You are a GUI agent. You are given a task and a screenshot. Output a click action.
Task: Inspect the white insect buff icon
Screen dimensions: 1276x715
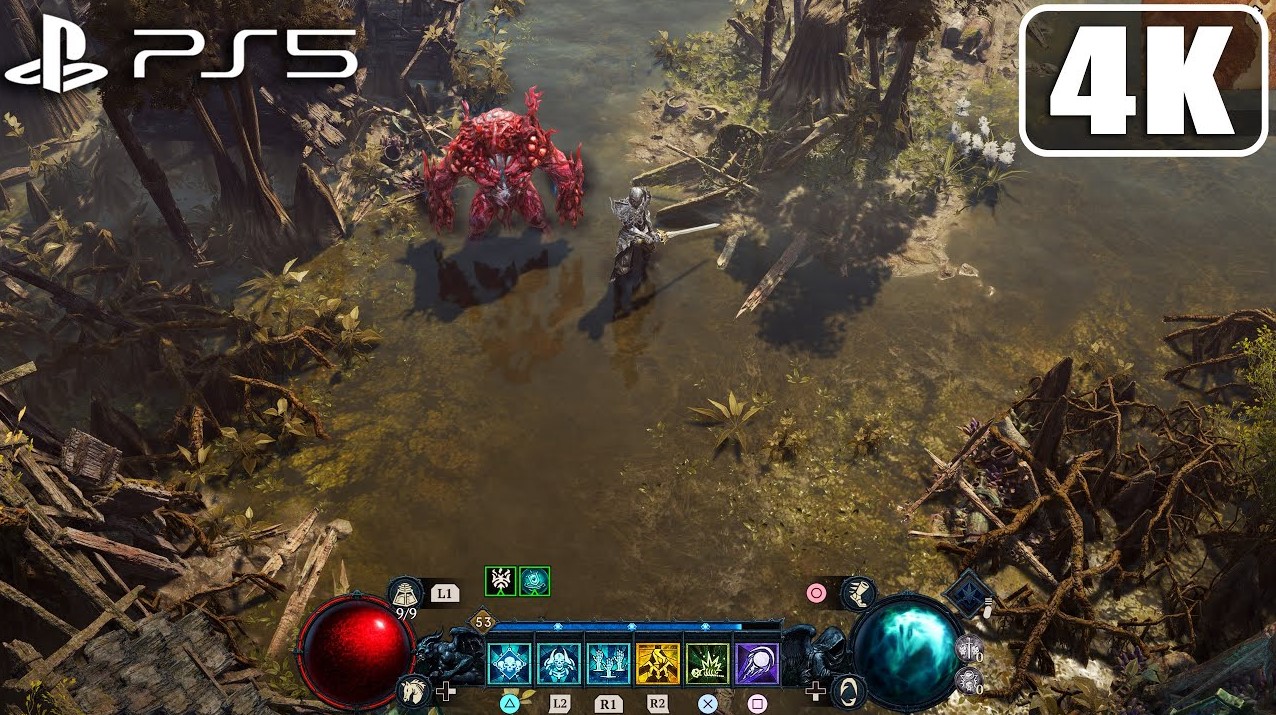pos(500,581)
